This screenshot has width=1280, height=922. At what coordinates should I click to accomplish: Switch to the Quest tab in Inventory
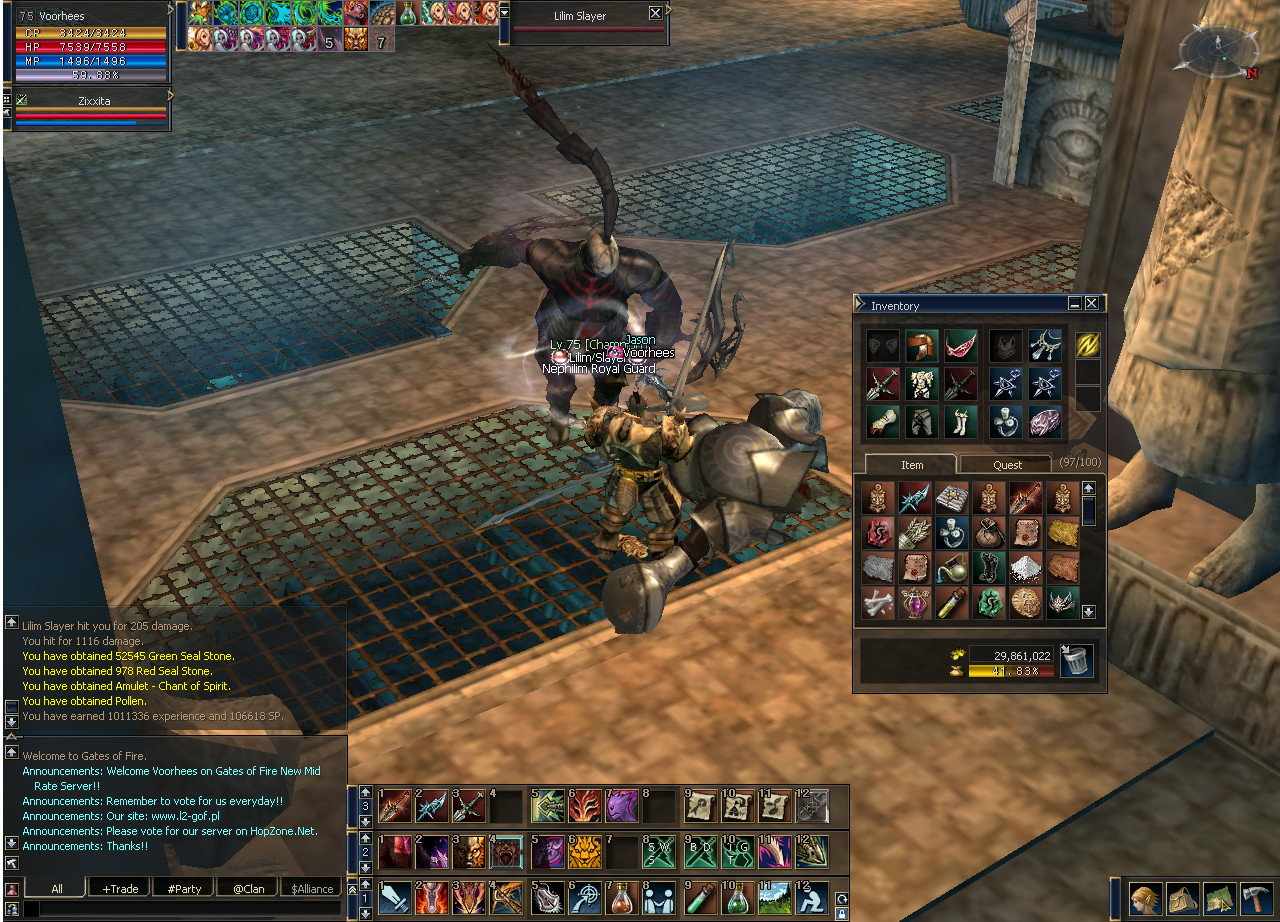1007,465
